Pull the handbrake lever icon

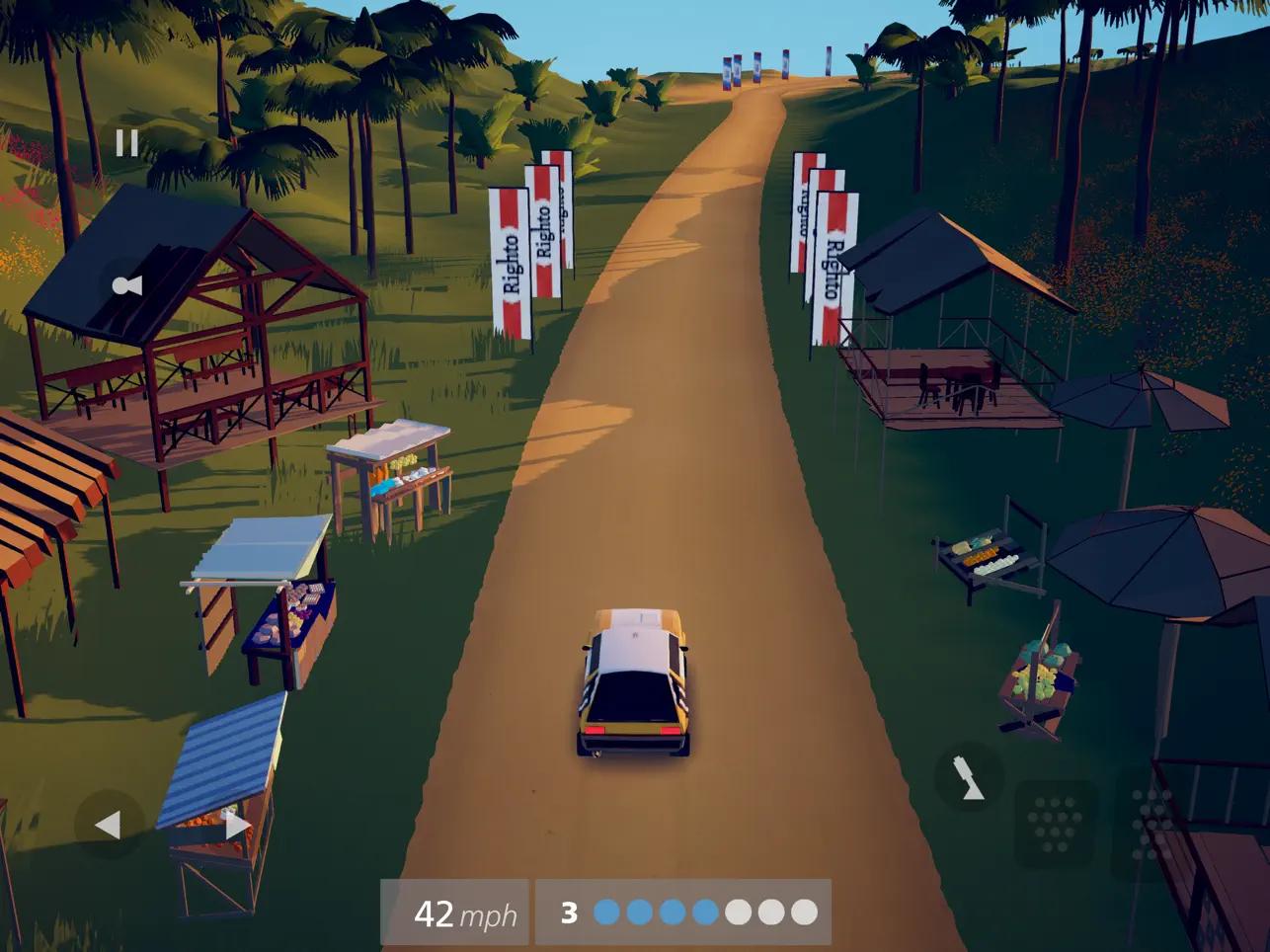(x=969, y=777)
